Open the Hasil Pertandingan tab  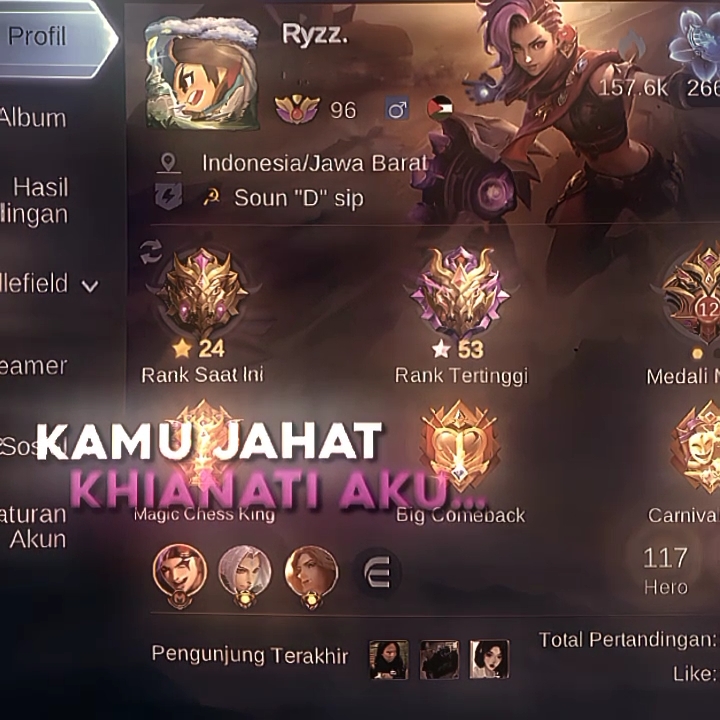tap(40, 200)
